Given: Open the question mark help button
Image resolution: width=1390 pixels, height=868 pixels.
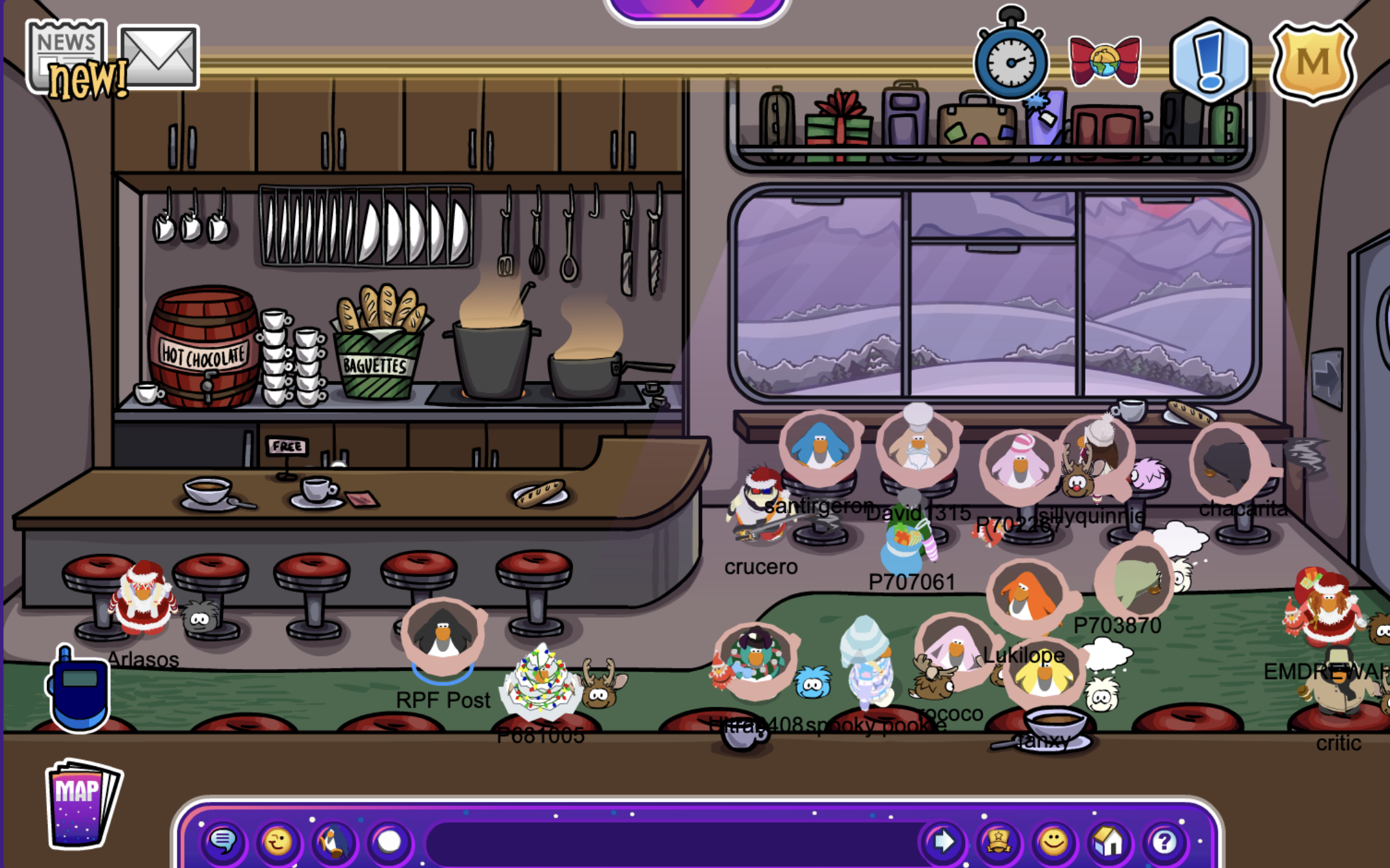Looking at the screenshot, I should click(x=1164, y=842).
